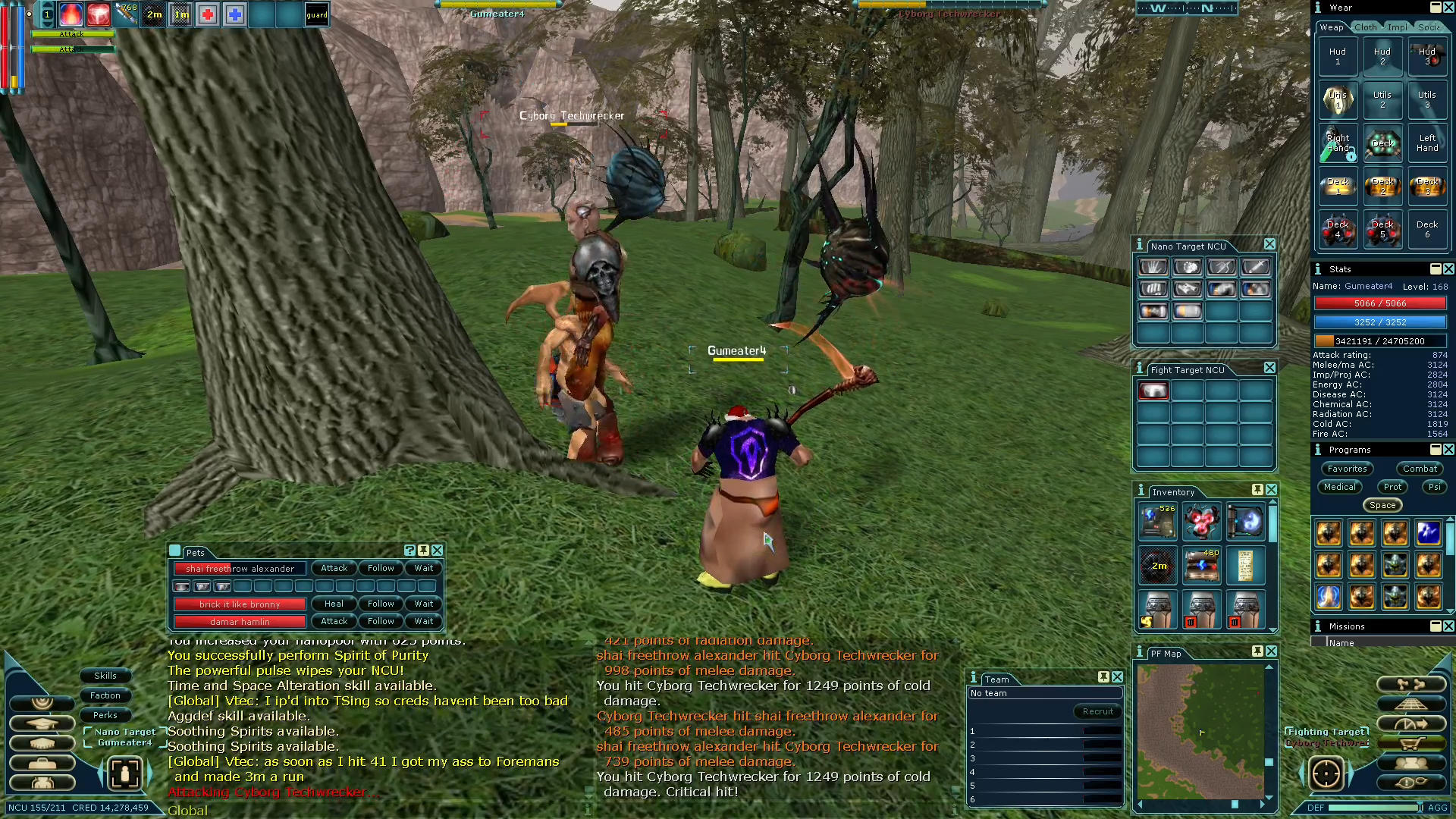Screen dimensions: 1456x819
Task: Close the Pets window
Action: point(438,551)
